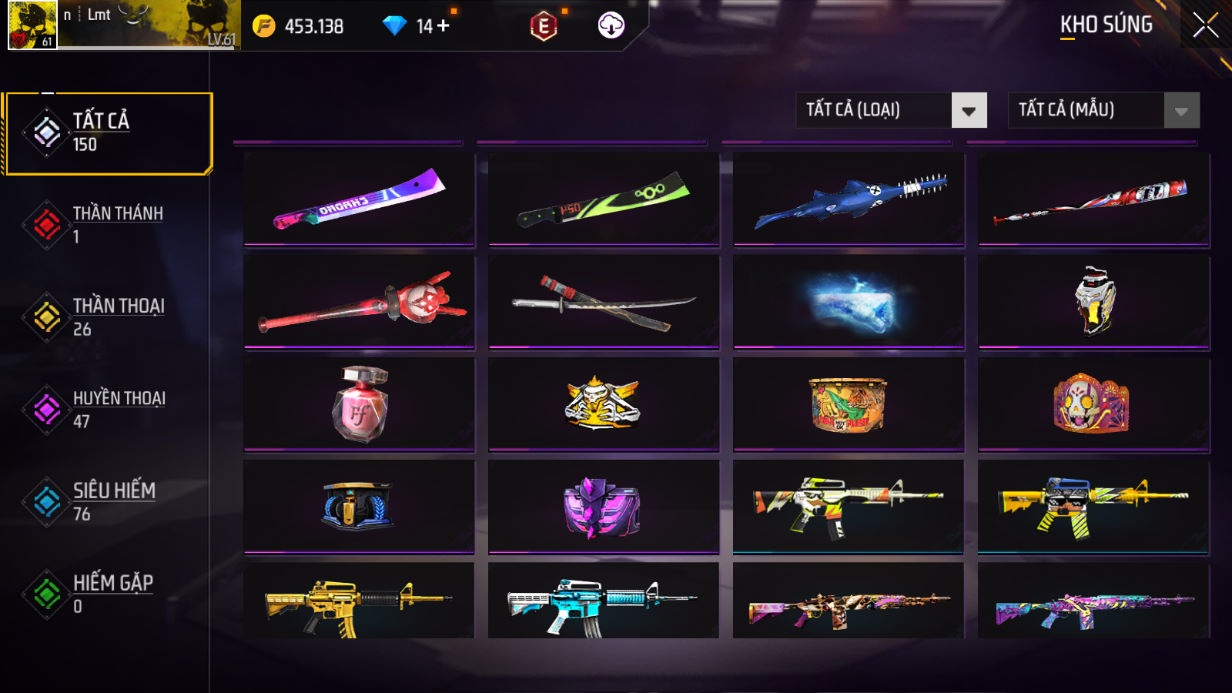Open the Tất Cả (Mẫu) model dropdown
1232x693 pixels.
[x=1103, y=110]
